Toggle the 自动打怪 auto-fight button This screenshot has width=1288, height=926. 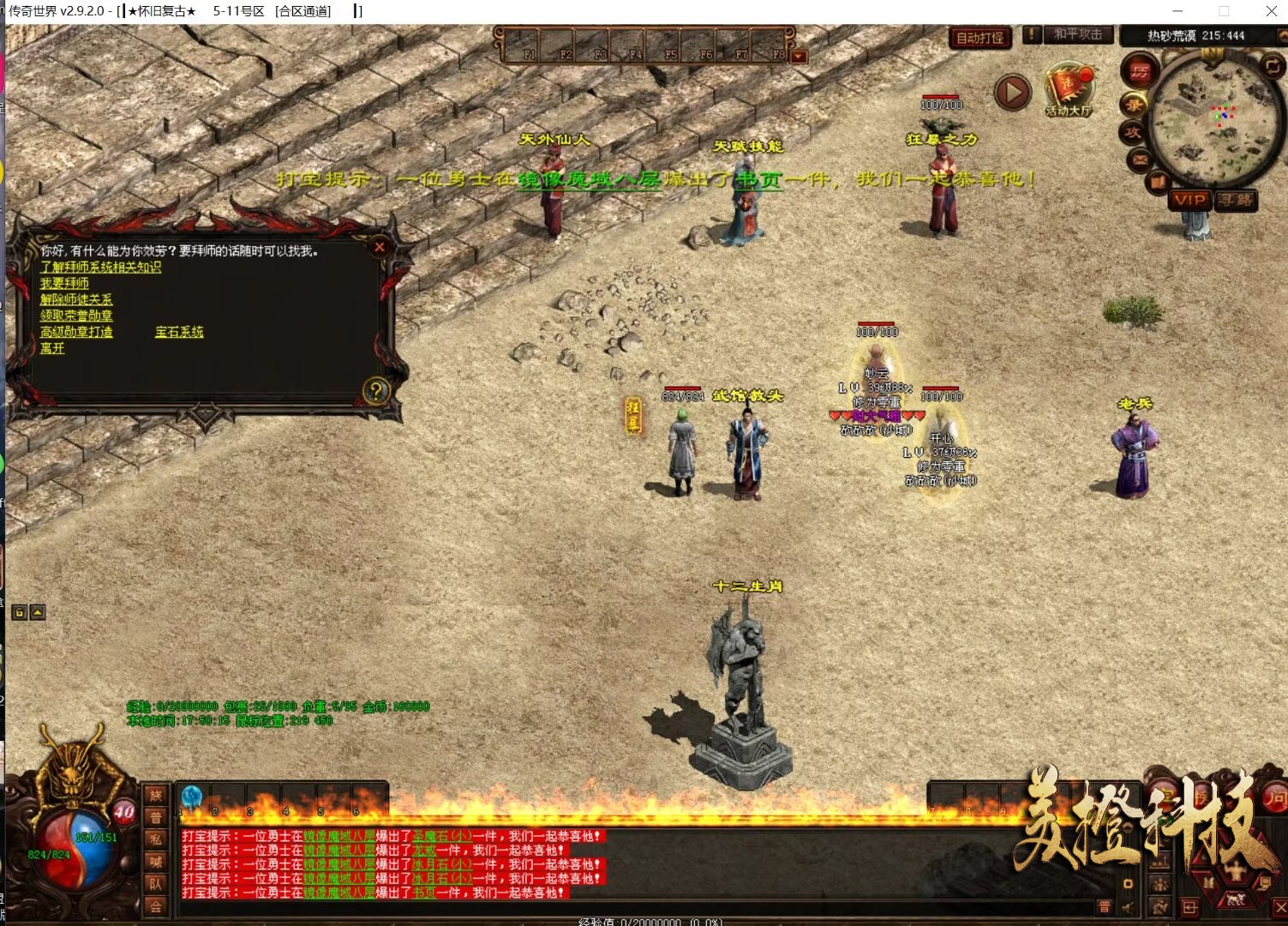coord(979,38)
